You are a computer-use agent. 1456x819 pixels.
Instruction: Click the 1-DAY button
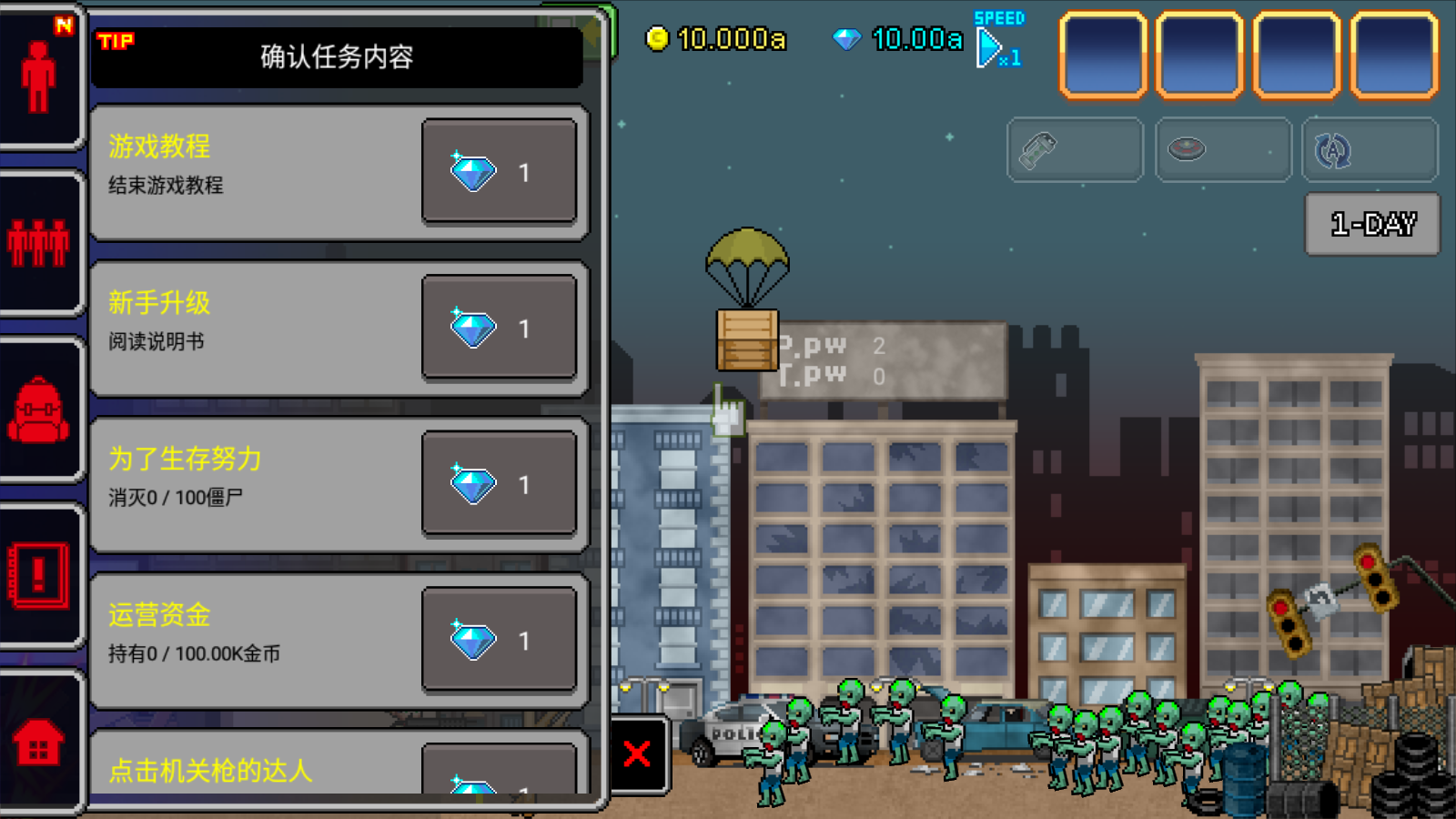click(1372, 224)
